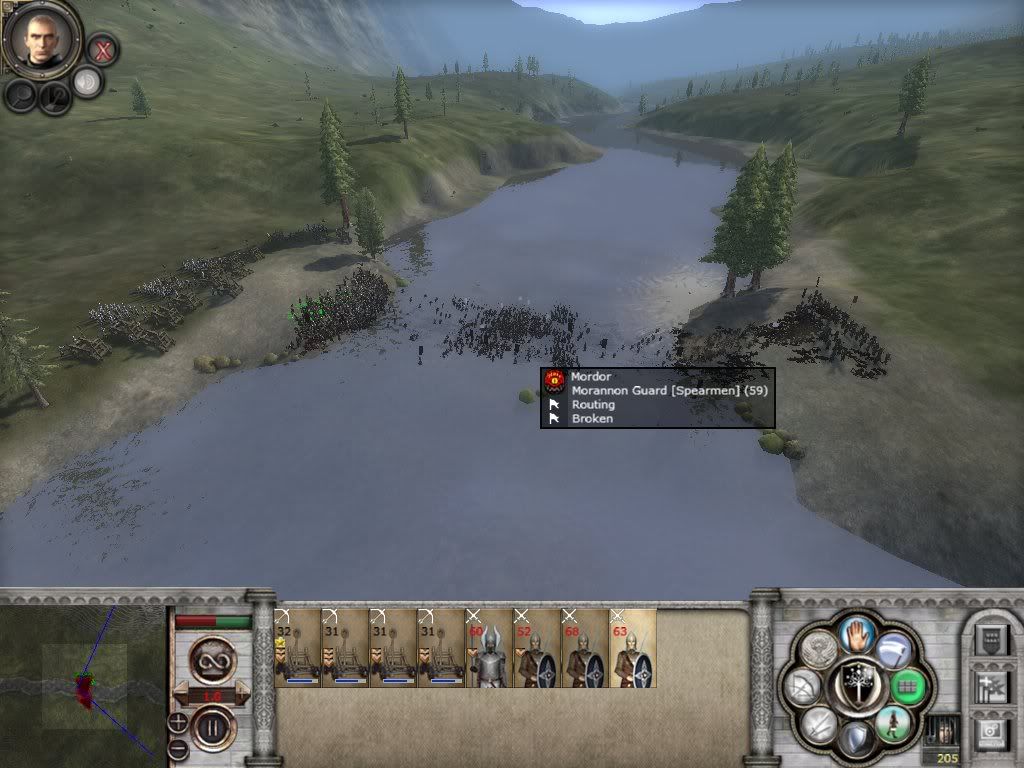Select the spearmen unit card showing 63
The height and width of the screenshot is (768, 1024).
point(633,648)
